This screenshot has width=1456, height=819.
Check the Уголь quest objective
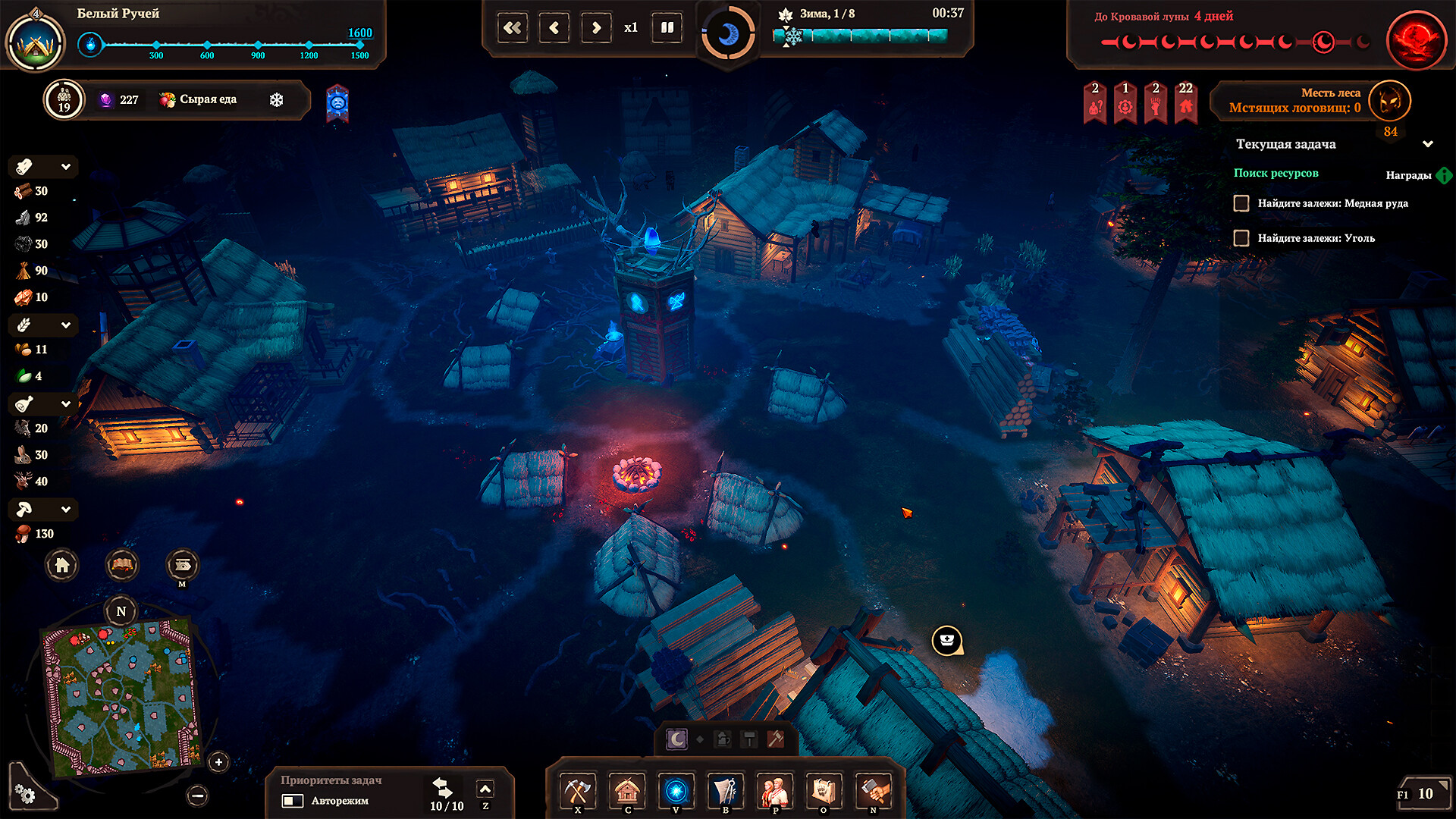coord(1241,238)
